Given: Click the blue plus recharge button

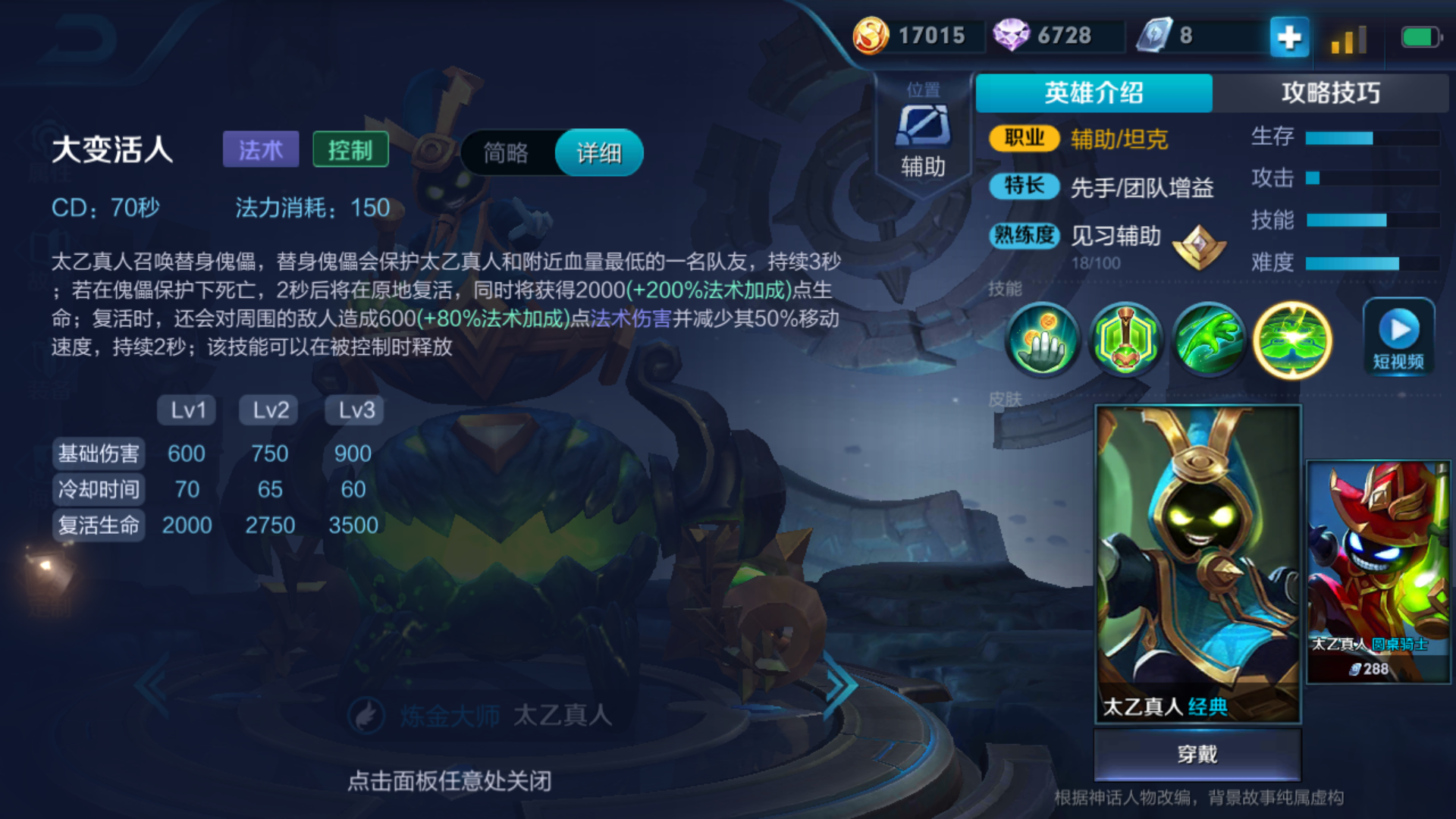Looking at the screenshot, I should [1288, 36].
